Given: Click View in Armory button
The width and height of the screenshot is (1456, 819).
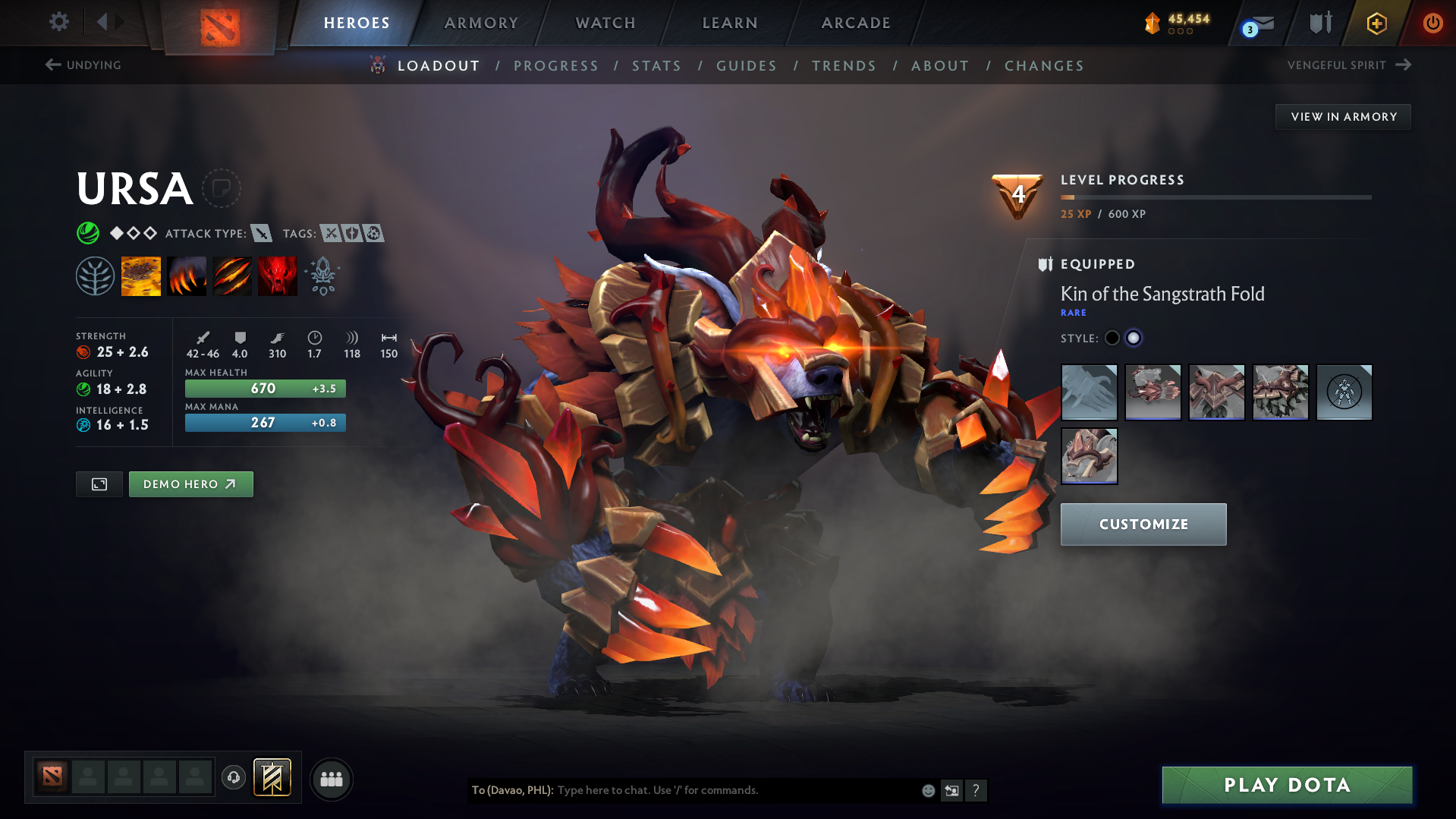Looking at the screenshot, I should click(x=1344, y=117).
